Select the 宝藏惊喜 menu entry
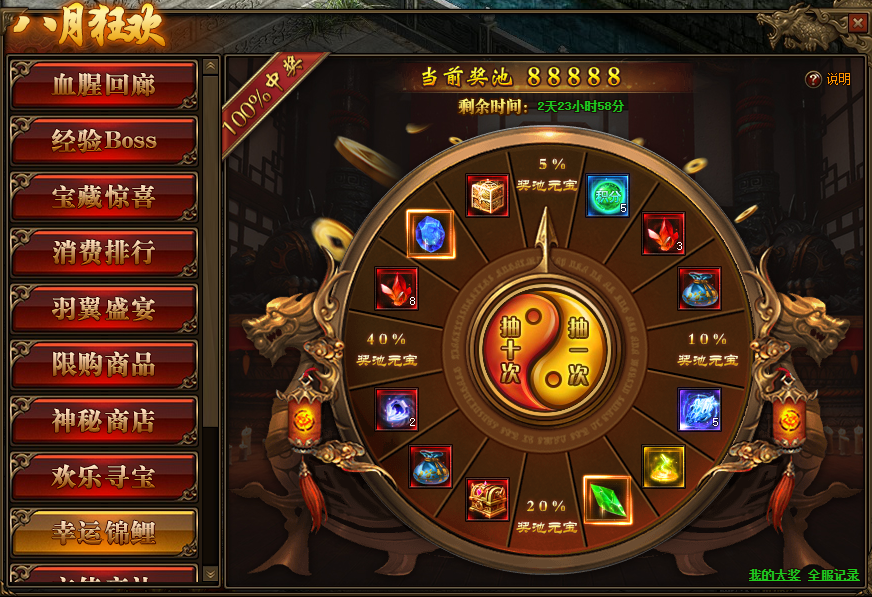 103,197
